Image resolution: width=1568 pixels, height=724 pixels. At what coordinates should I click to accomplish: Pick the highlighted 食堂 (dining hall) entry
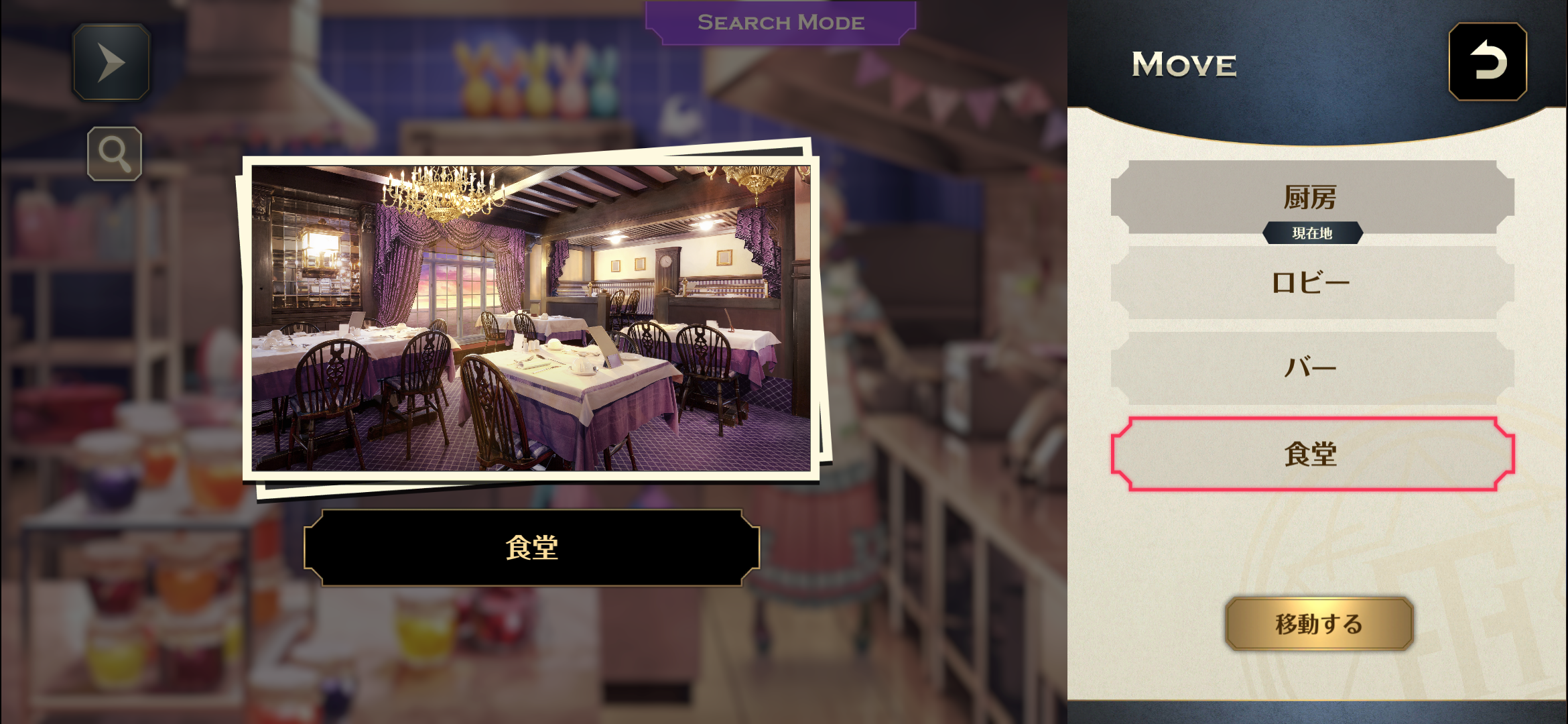[x=1311, y=454]
